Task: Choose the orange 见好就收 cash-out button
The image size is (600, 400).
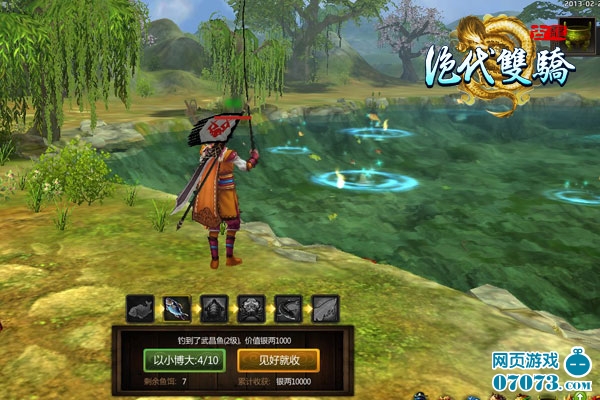Action: pyautogui.click(x=273, y=359)
